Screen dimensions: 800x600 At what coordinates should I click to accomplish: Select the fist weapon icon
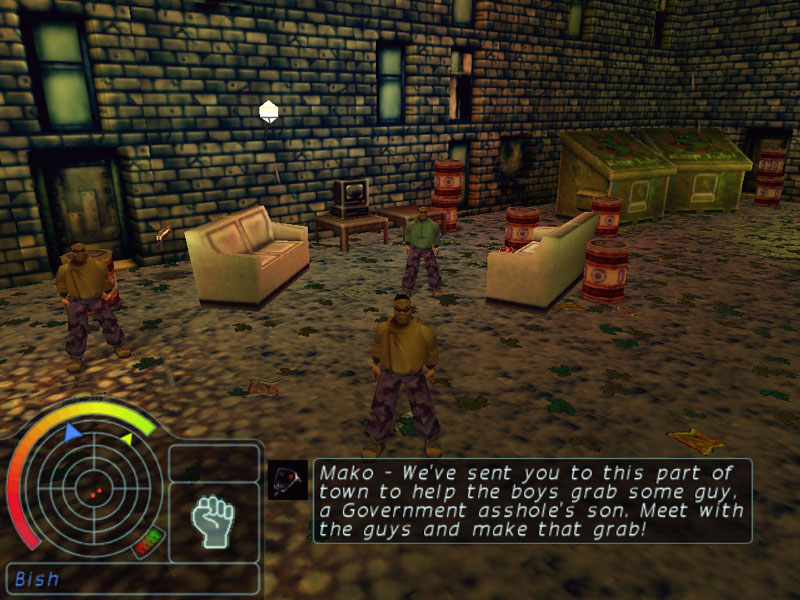coord(213,521)
